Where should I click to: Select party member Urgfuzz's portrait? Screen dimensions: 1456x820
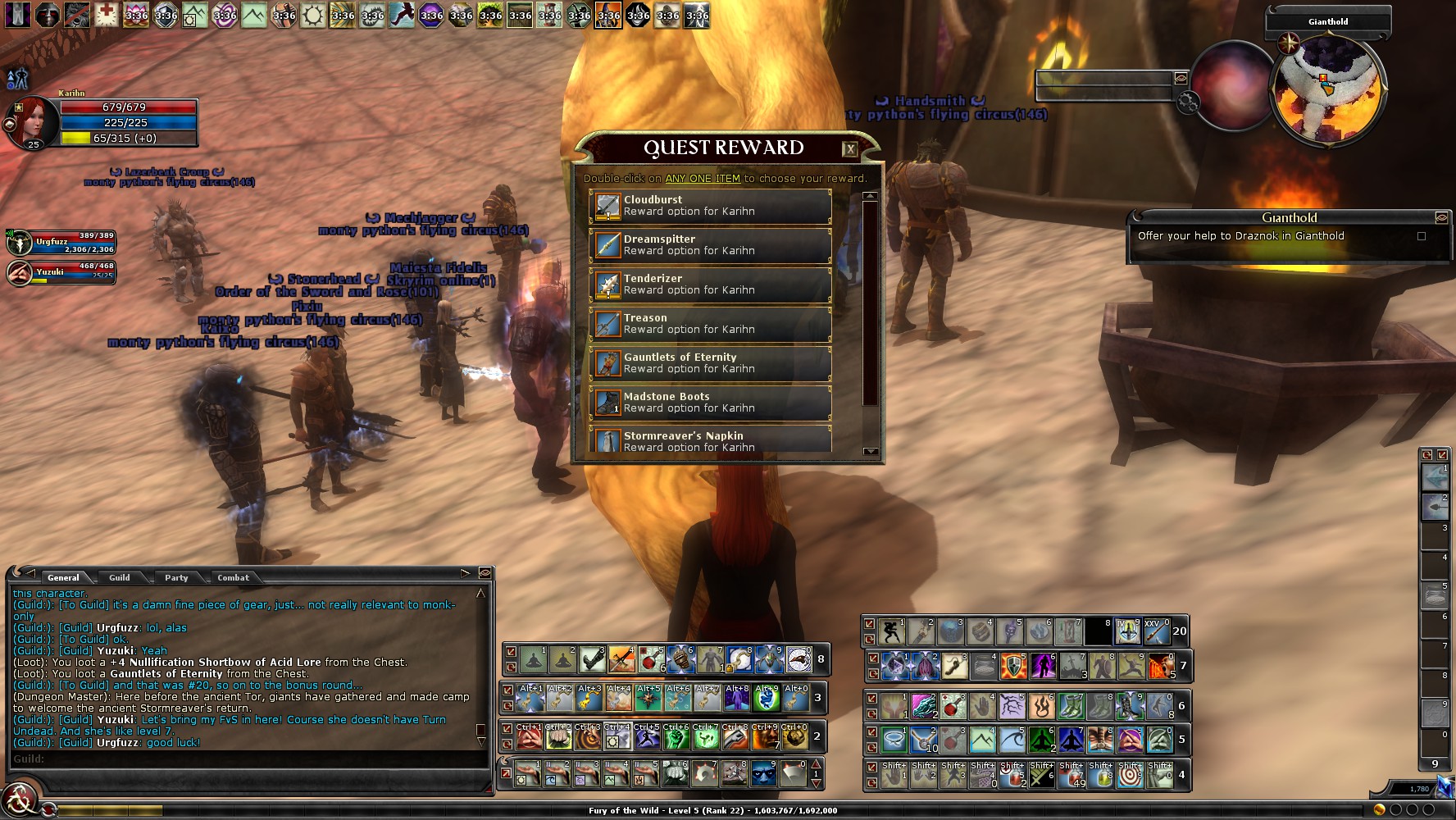20,243
